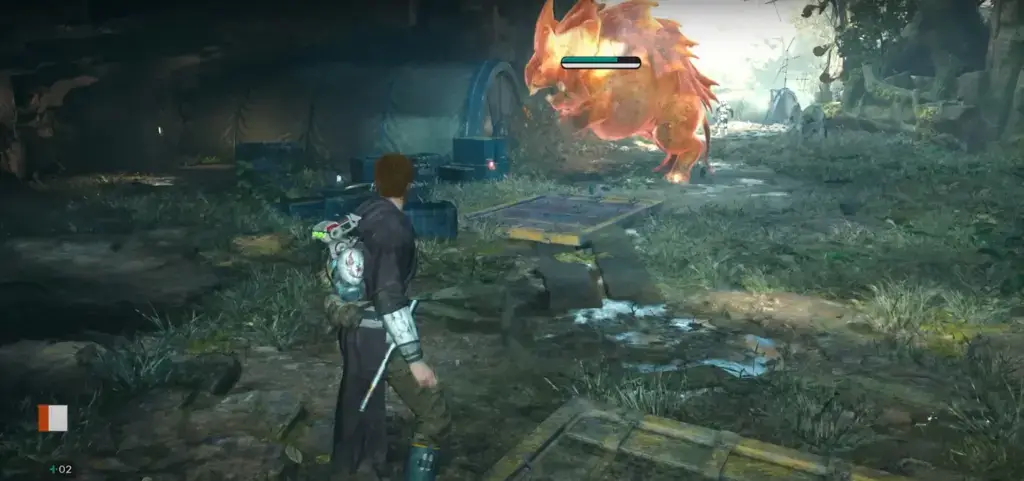Select the green stim canister icon

(x=52, y=469)
